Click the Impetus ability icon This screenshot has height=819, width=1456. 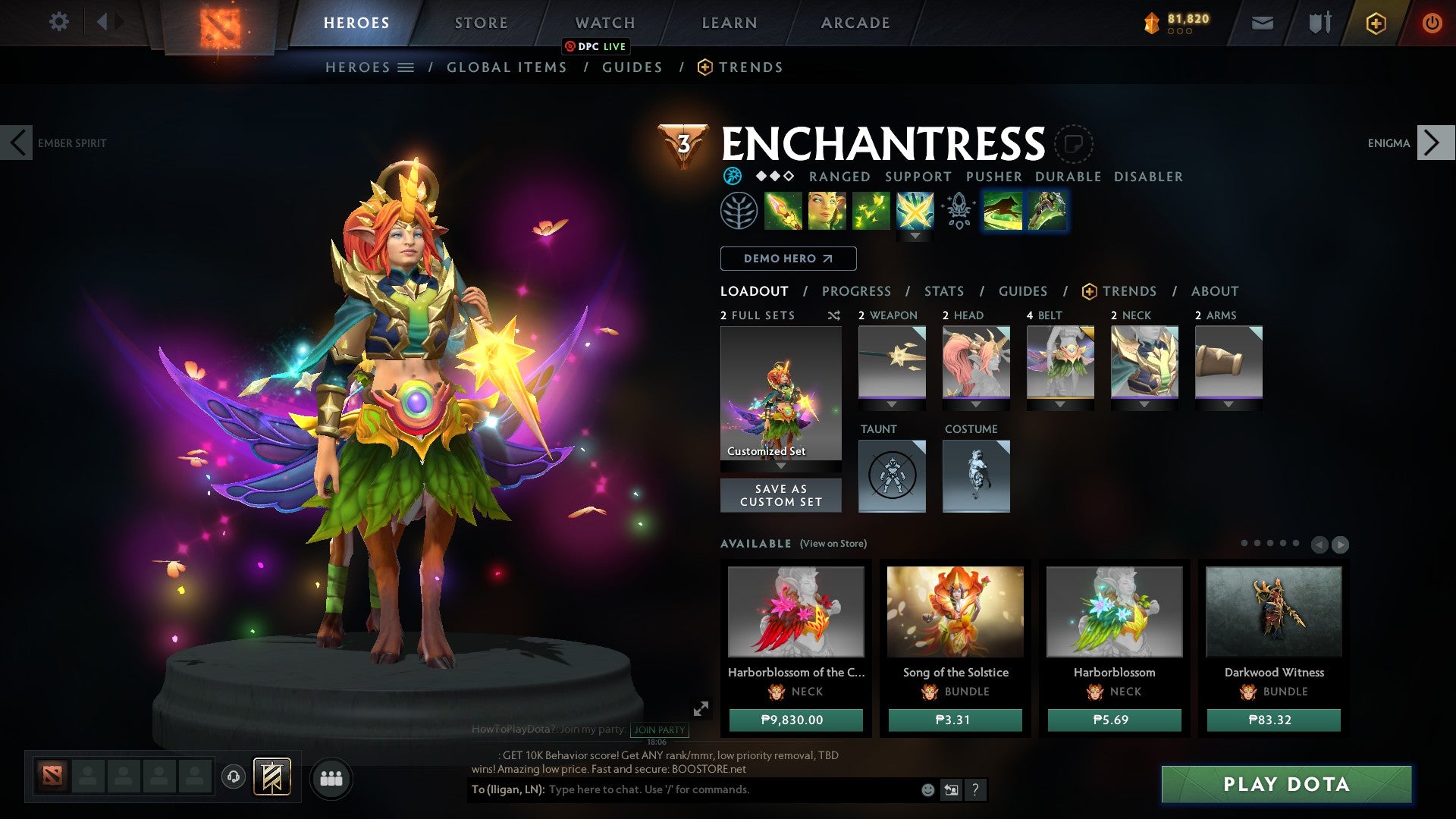(x=783, y=211)
